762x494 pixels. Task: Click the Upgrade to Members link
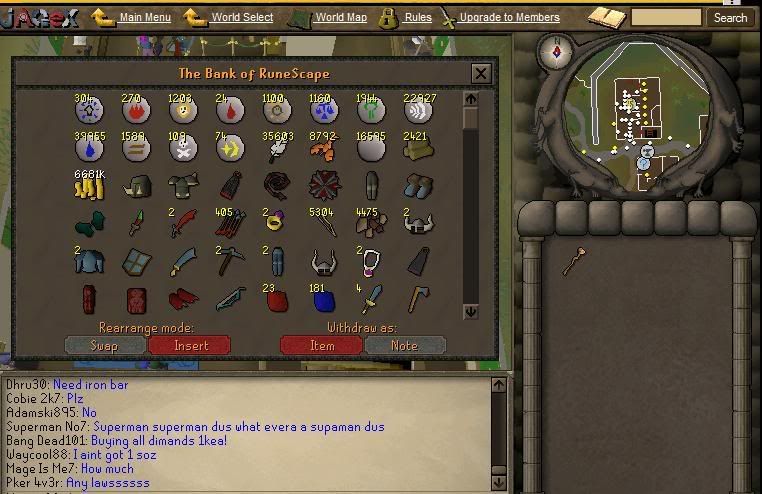[x=509, y=17]
